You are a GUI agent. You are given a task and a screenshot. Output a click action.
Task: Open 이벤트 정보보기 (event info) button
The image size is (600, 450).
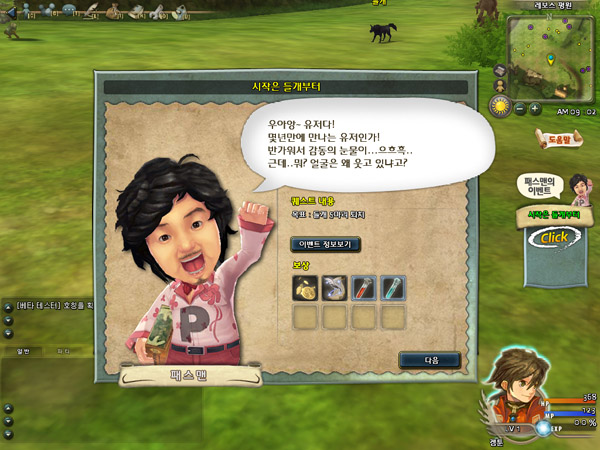tap(324, 244)
